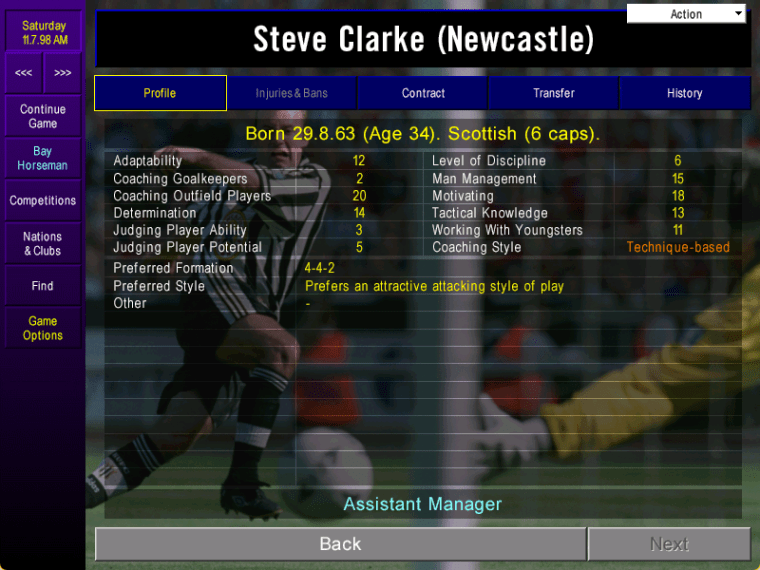Browse Nations & Clubs
Viewport: 760px width, 570px height.
43,244
